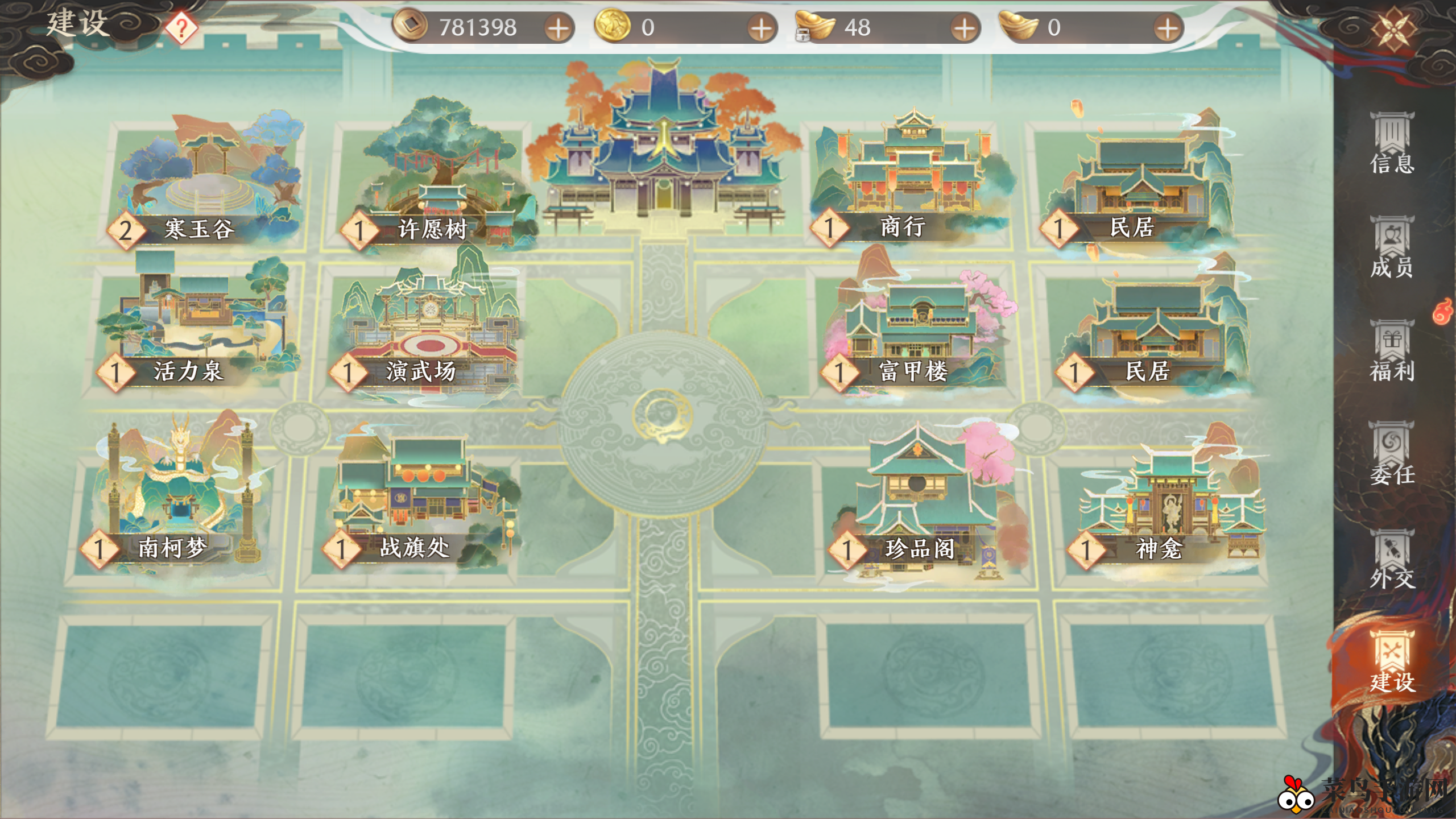This screenshot has width=1456, height=819.
Task: Open the 信息 info tab
Action: click(1391, 143)
